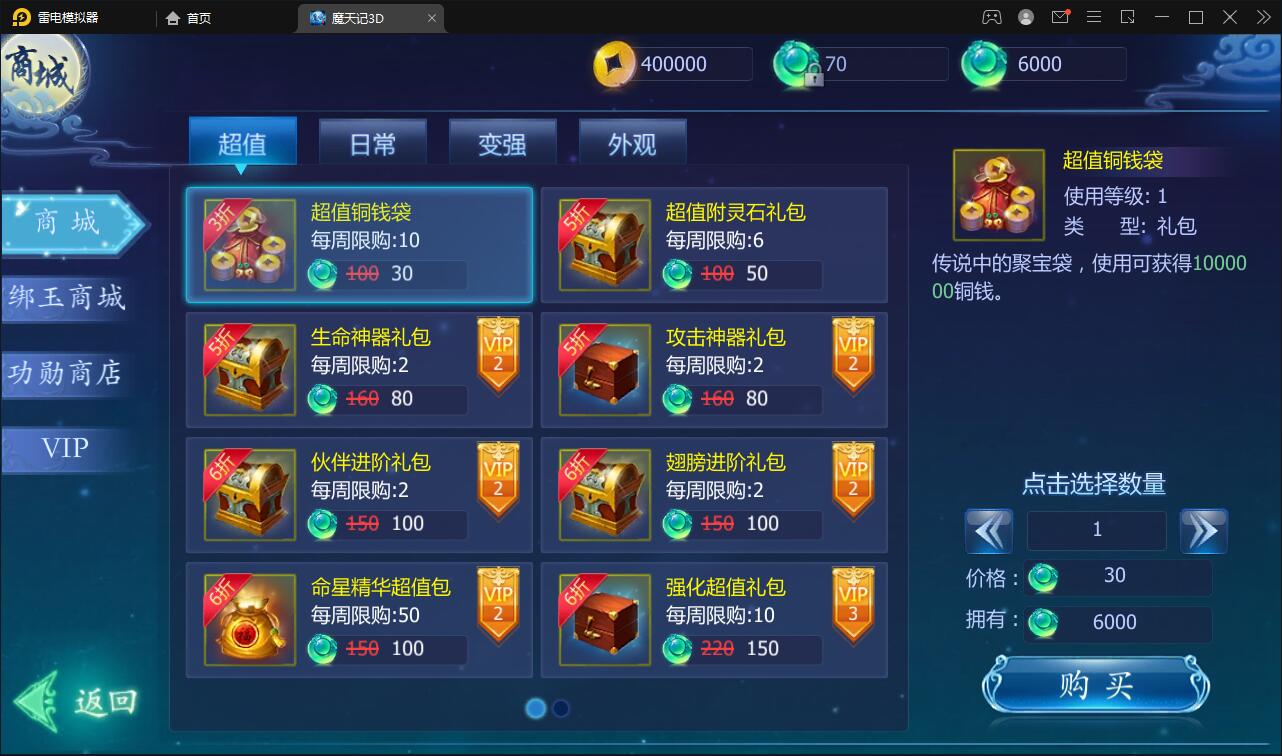Select the 超值附灵石礼包 chest icon
The height and width of the screenshot is (756, 1282).
(604, 245)
